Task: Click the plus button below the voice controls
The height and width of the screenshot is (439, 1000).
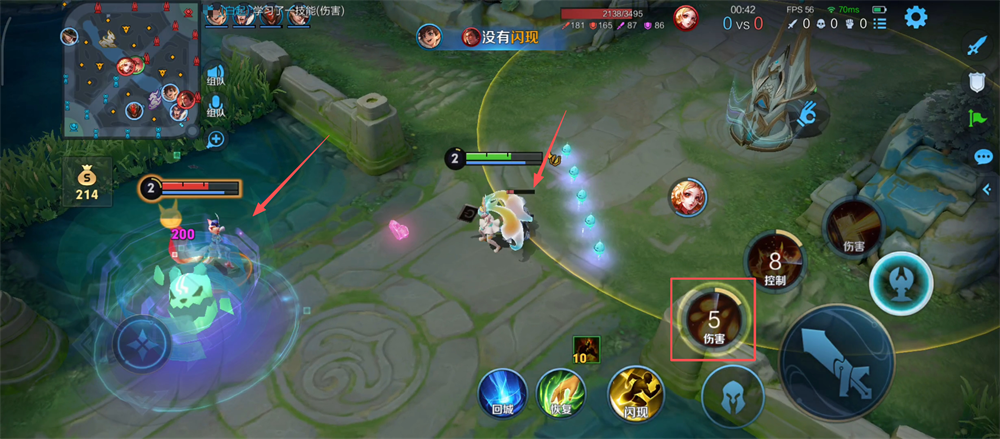Action: [x=215, y=140]
